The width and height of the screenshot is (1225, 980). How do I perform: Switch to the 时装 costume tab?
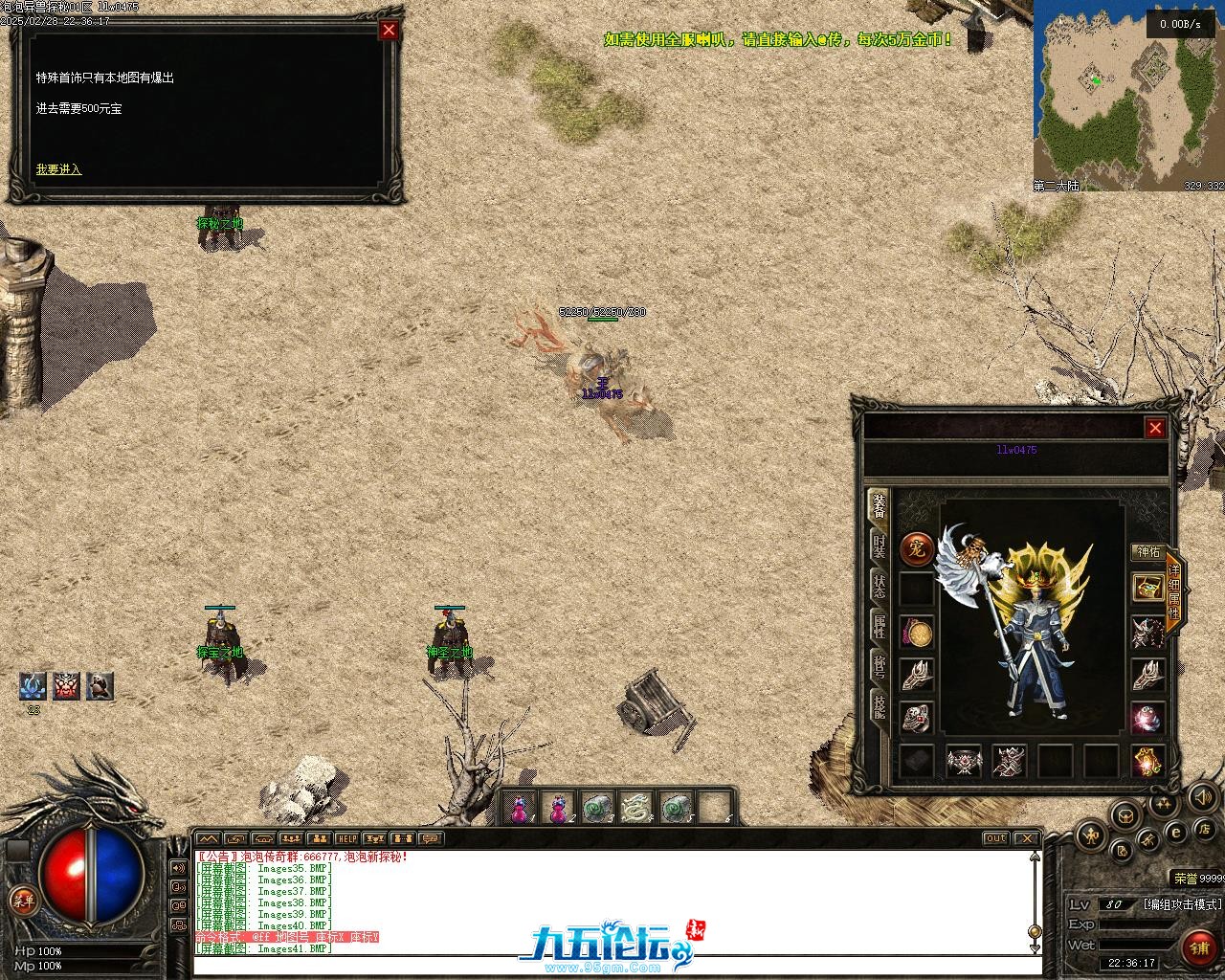pyautogui.click(x=878, y=546)
